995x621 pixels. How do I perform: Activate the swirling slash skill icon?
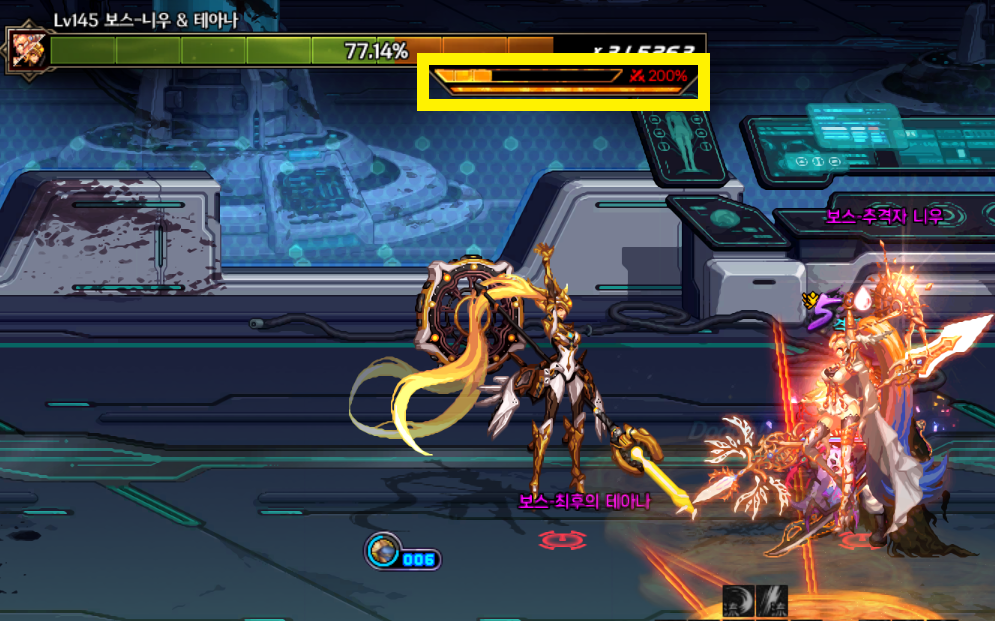(x=737, y=601)
